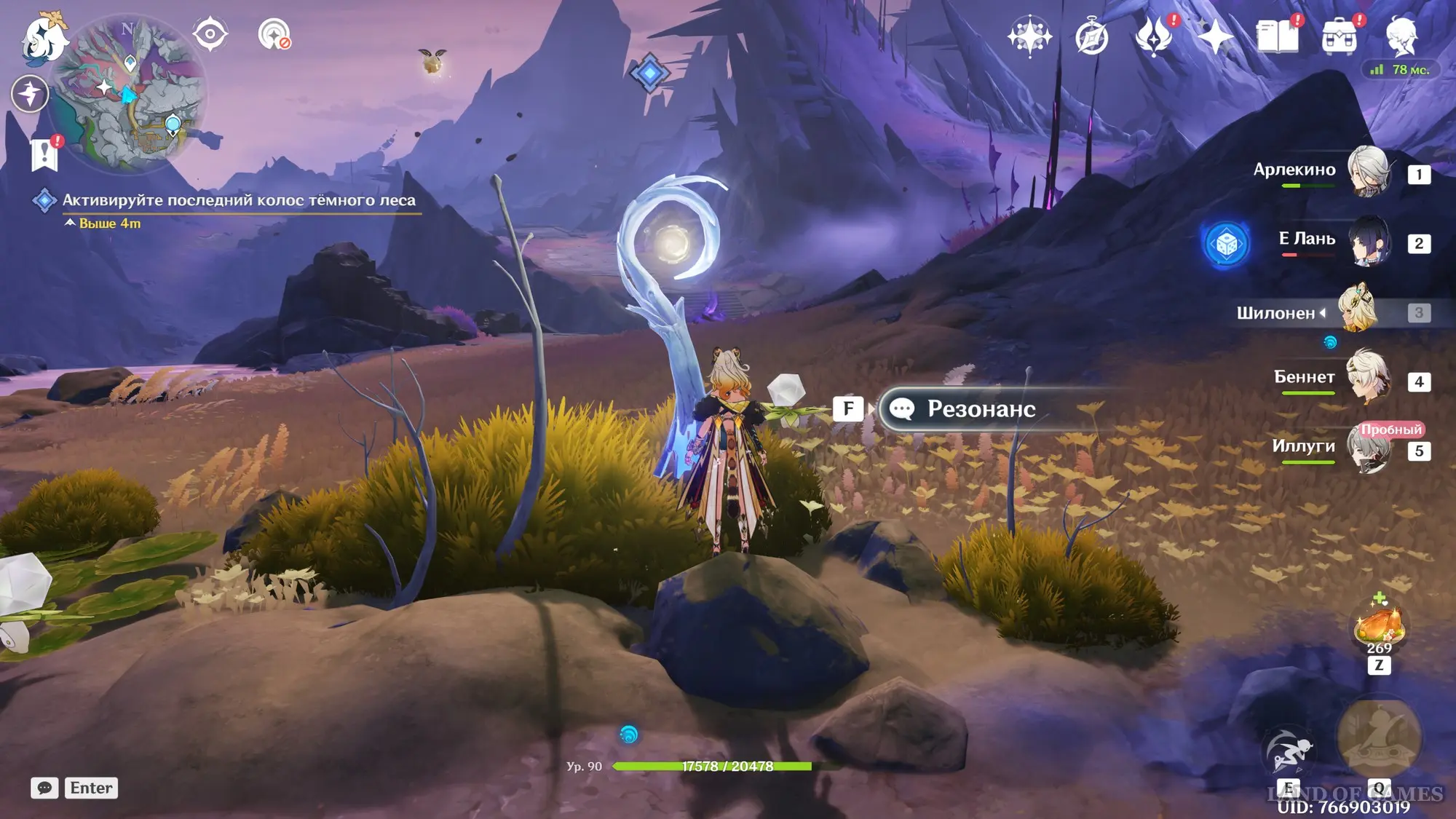This screenshot has width=1456, height=819.
Task: Open the chat box icon
Action: 44,788
